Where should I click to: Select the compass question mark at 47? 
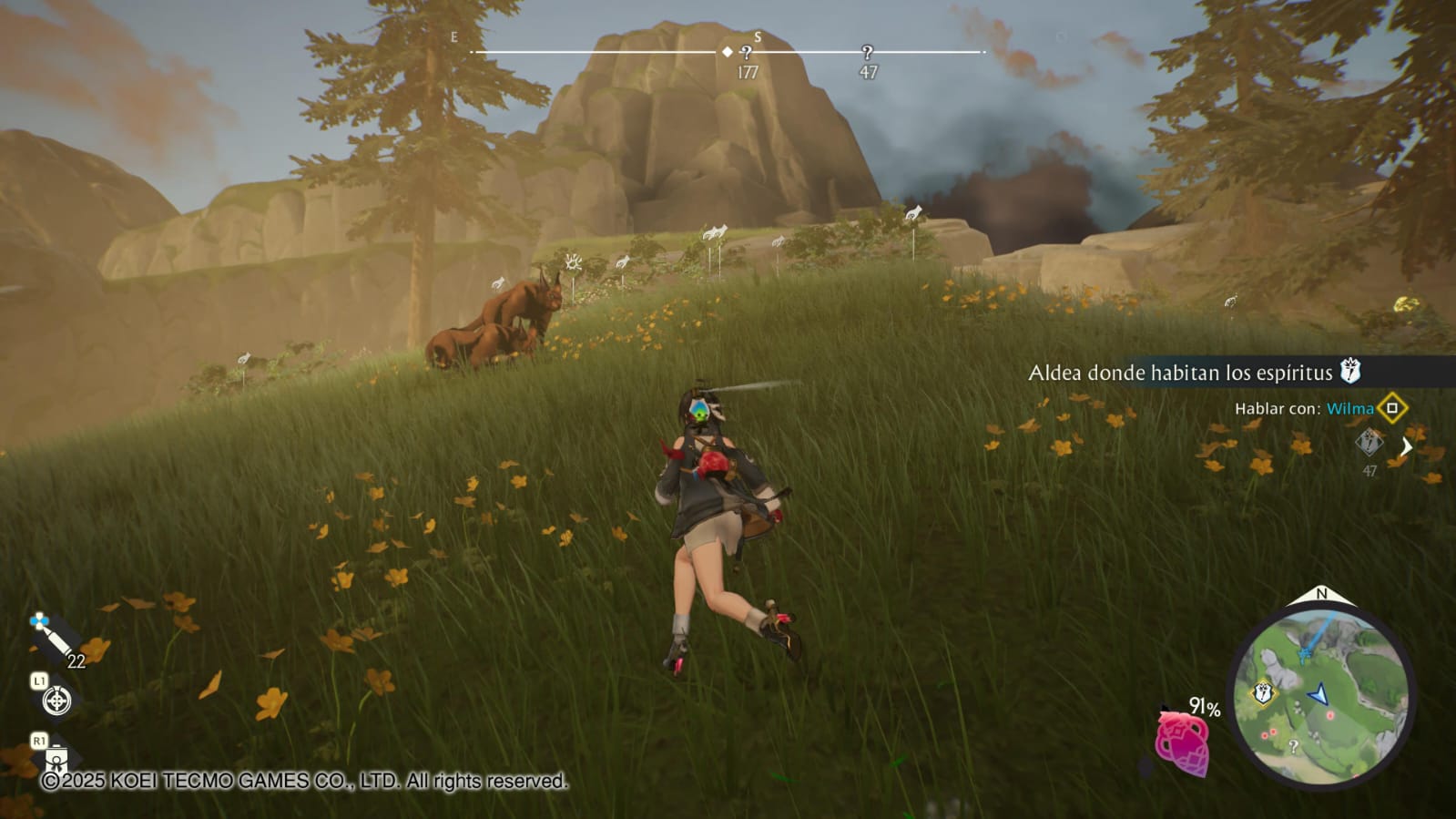click(867, 53)
